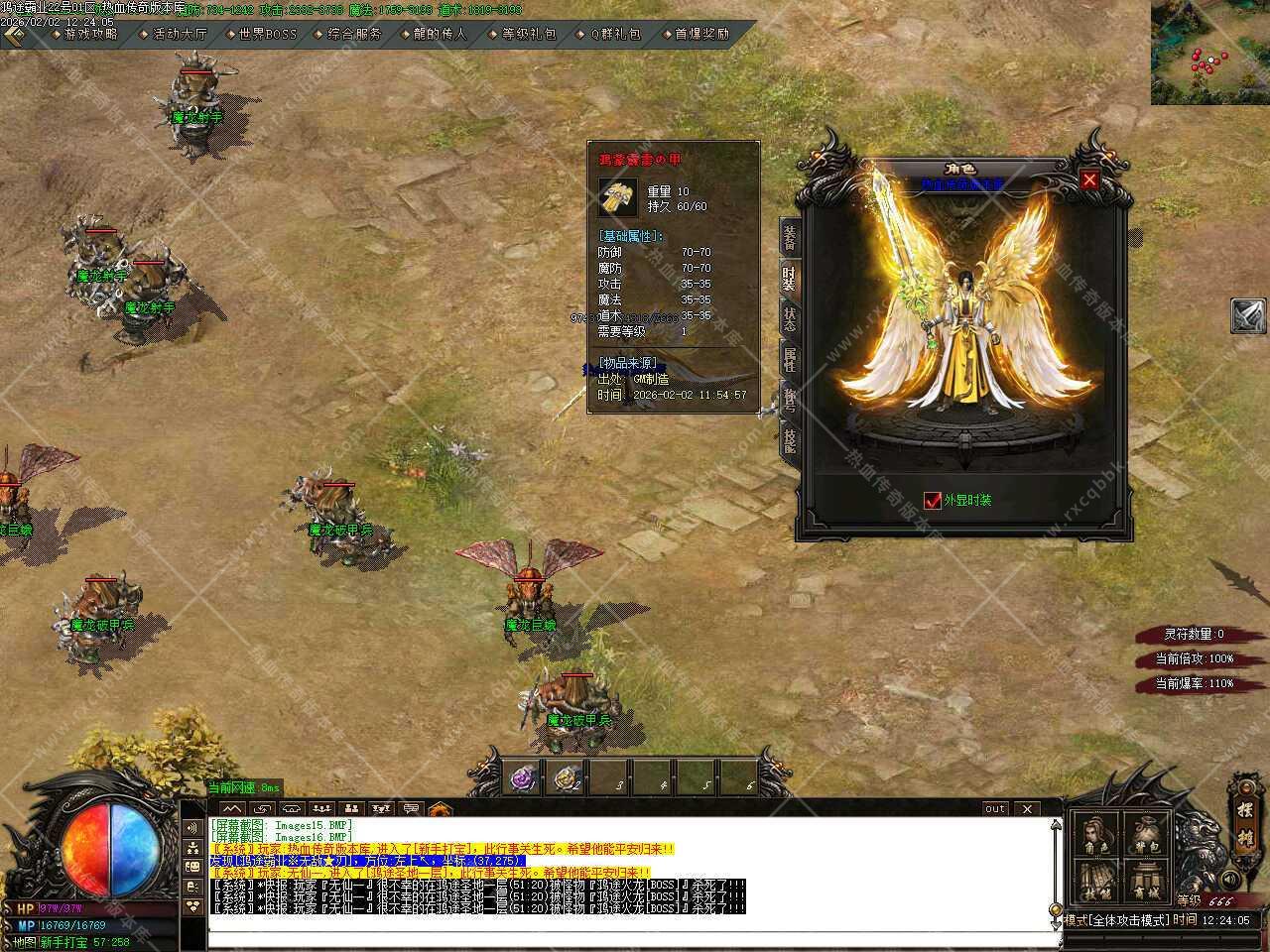Switch to the 属性 attributes tab
This screenshot has width=1270, height=952.
pyautogui.click(x=790, y=360)
